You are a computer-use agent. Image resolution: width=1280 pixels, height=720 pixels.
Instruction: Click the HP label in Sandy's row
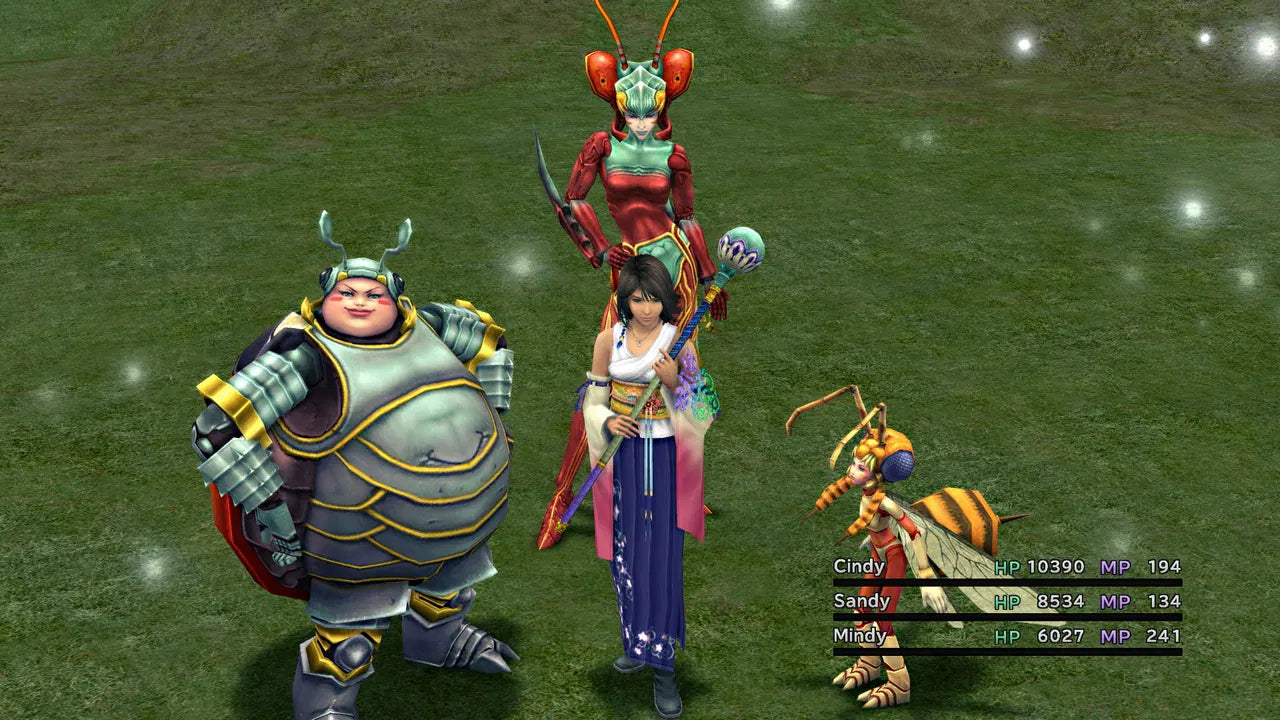tap(1009, 603)
